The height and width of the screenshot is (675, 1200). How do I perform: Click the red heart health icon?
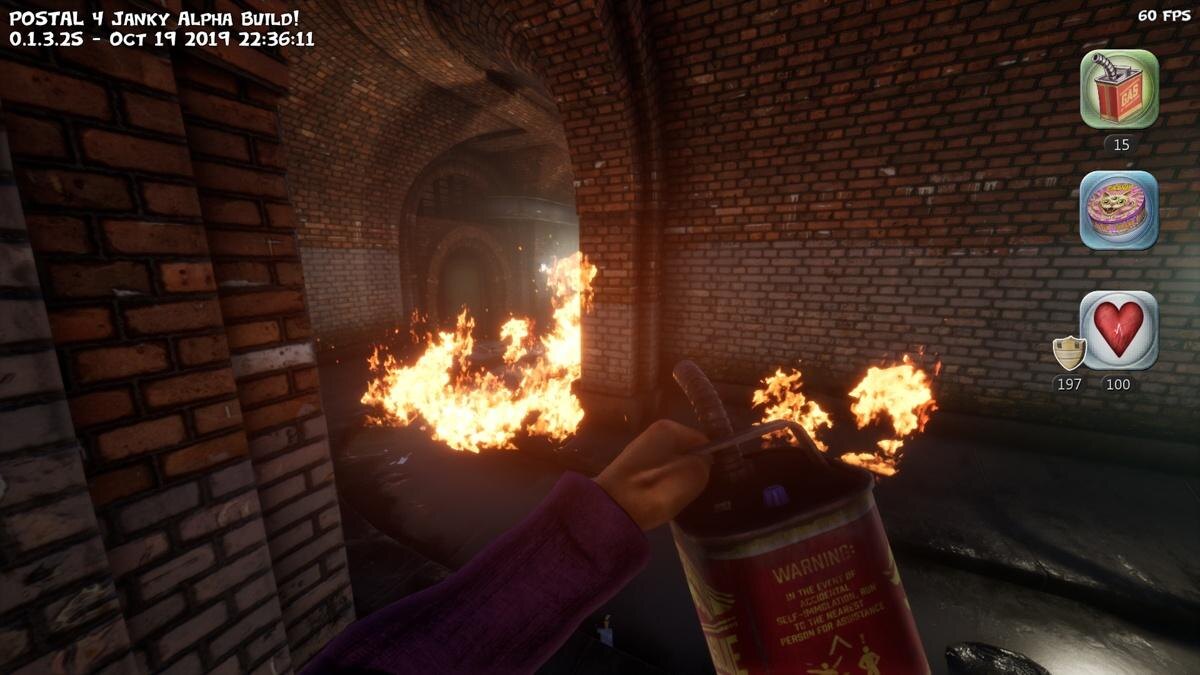1119,330
